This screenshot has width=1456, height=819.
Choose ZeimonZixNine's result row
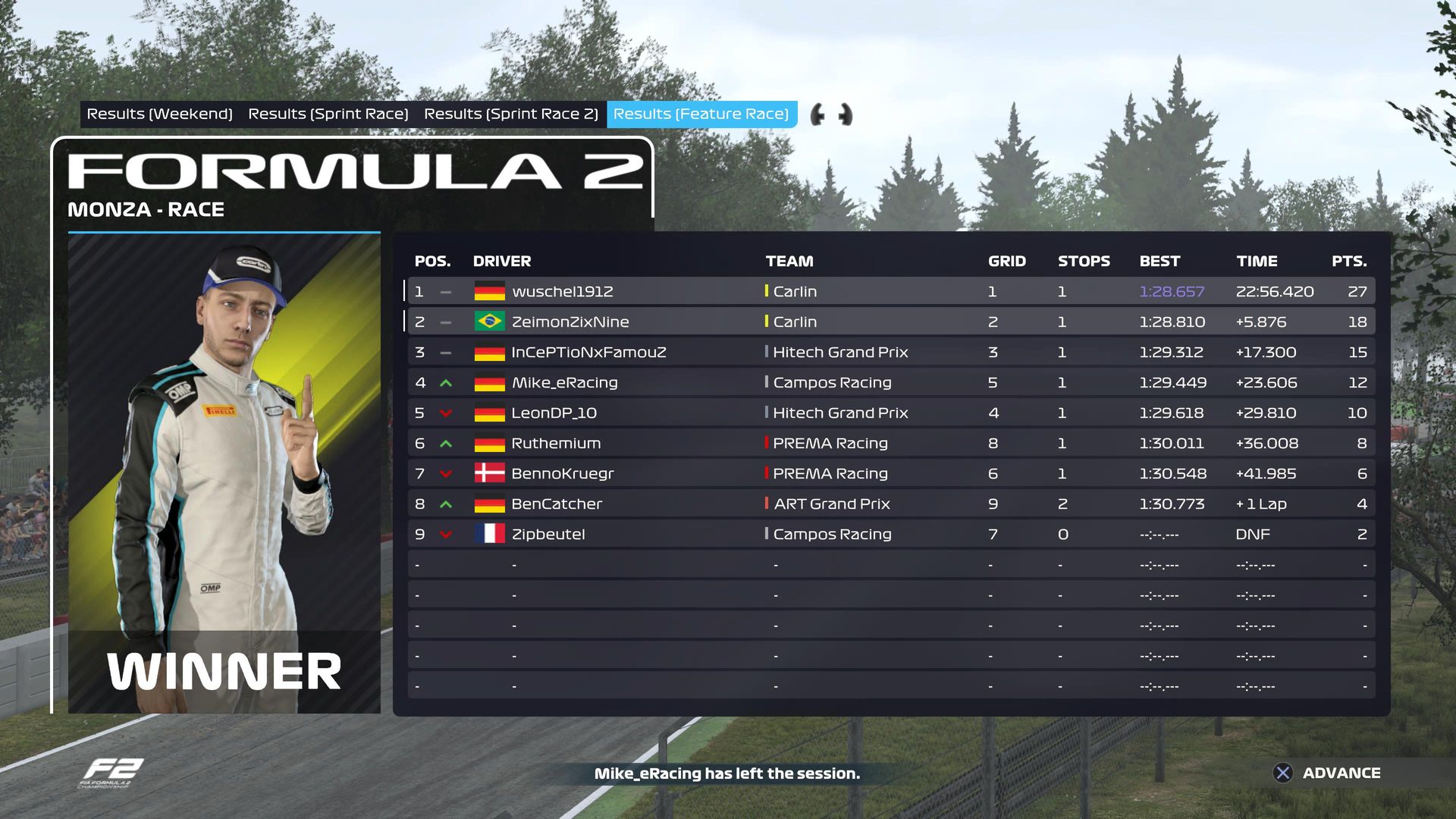890,322
